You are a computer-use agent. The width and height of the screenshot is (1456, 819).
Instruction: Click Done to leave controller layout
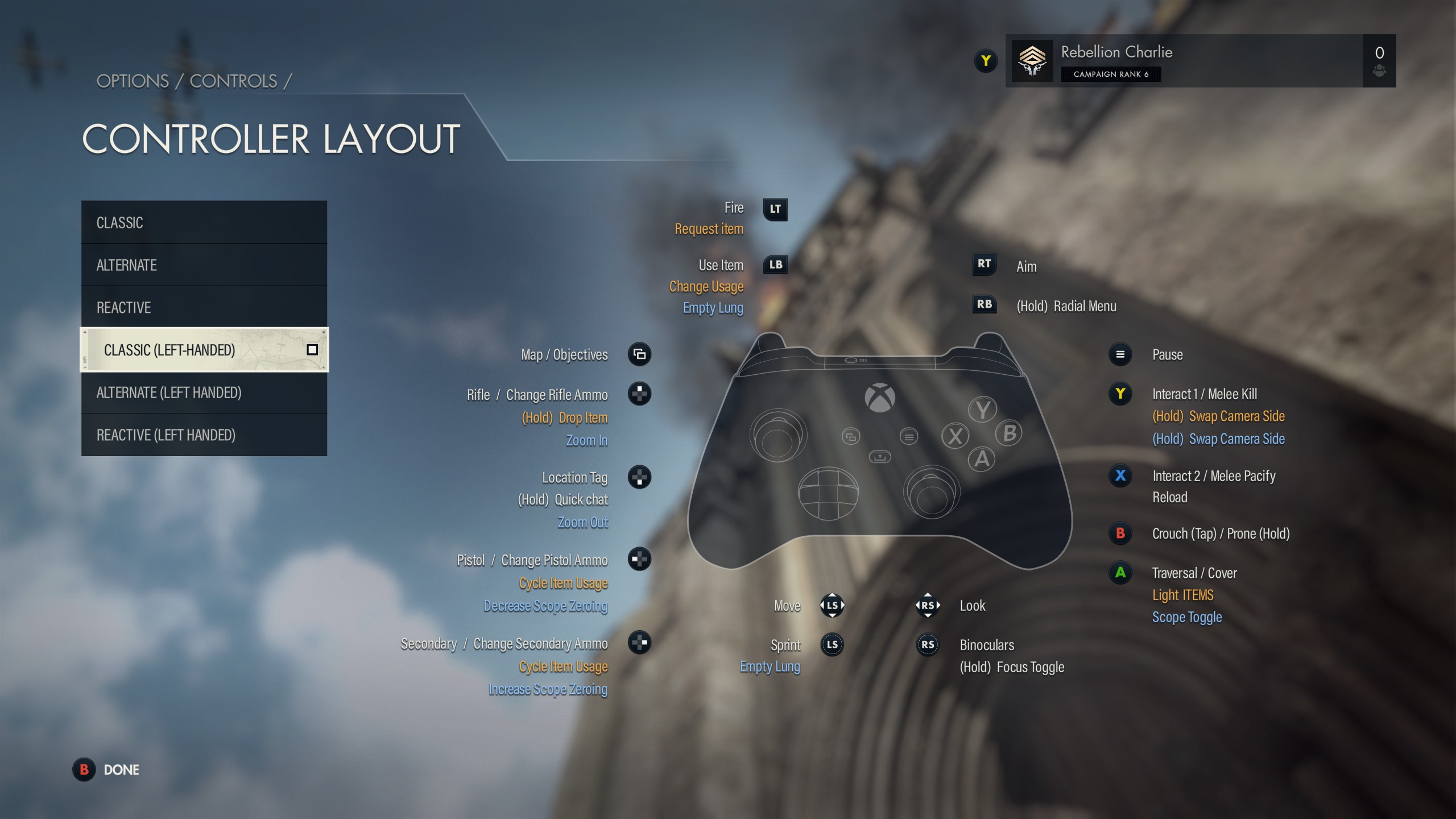[108, 770]
